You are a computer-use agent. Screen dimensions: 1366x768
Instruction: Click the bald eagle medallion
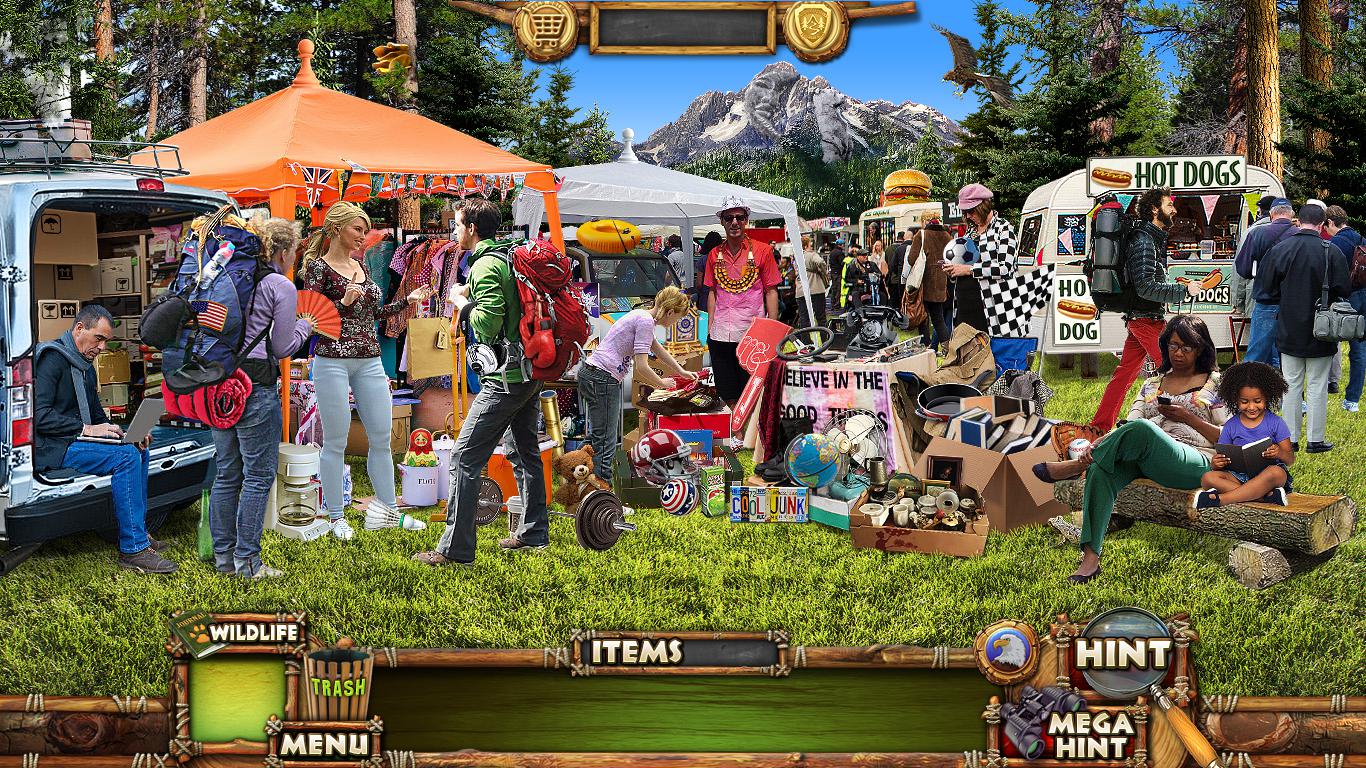pyautogui.click(x=1005, y=653)
